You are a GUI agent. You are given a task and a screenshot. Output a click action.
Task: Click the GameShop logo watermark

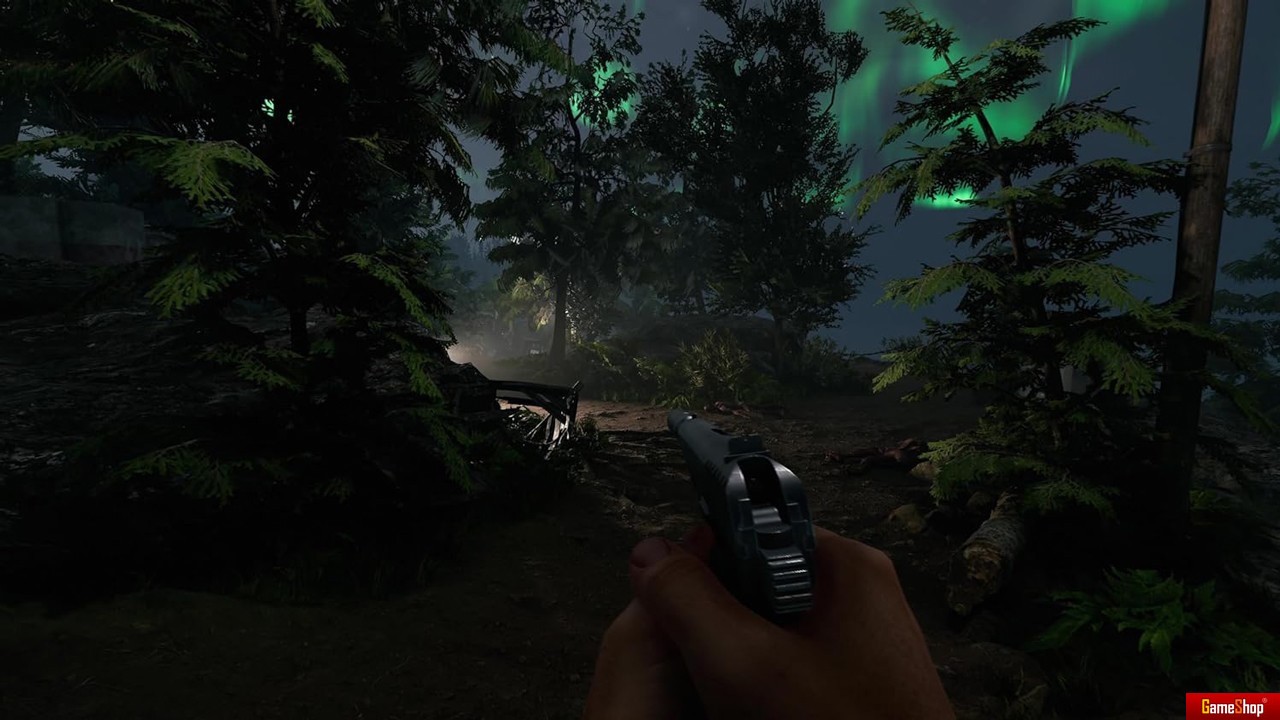[1232, 706]
